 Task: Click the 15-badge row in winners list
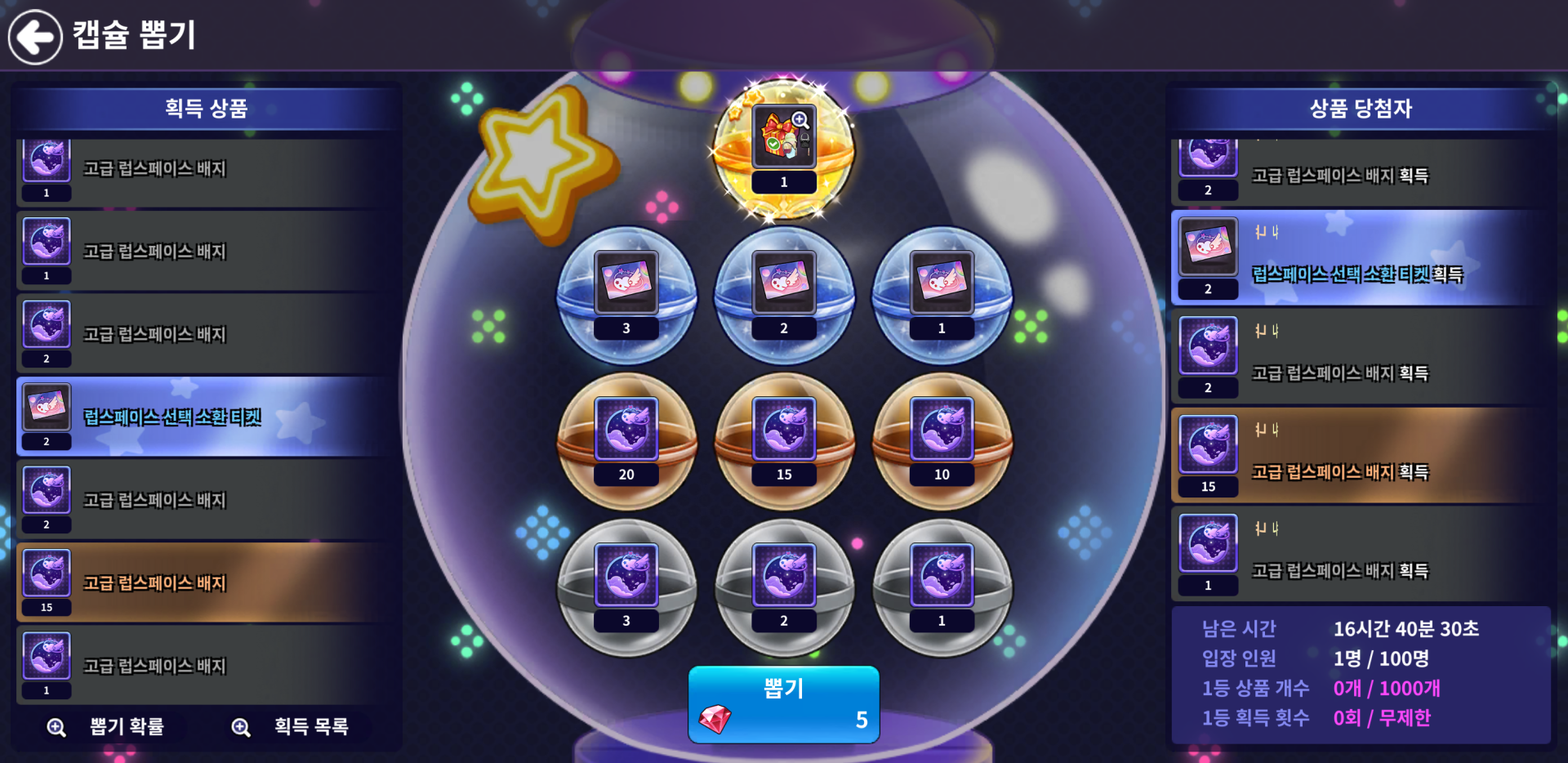pyautogui.click(x=1360, y=456)
